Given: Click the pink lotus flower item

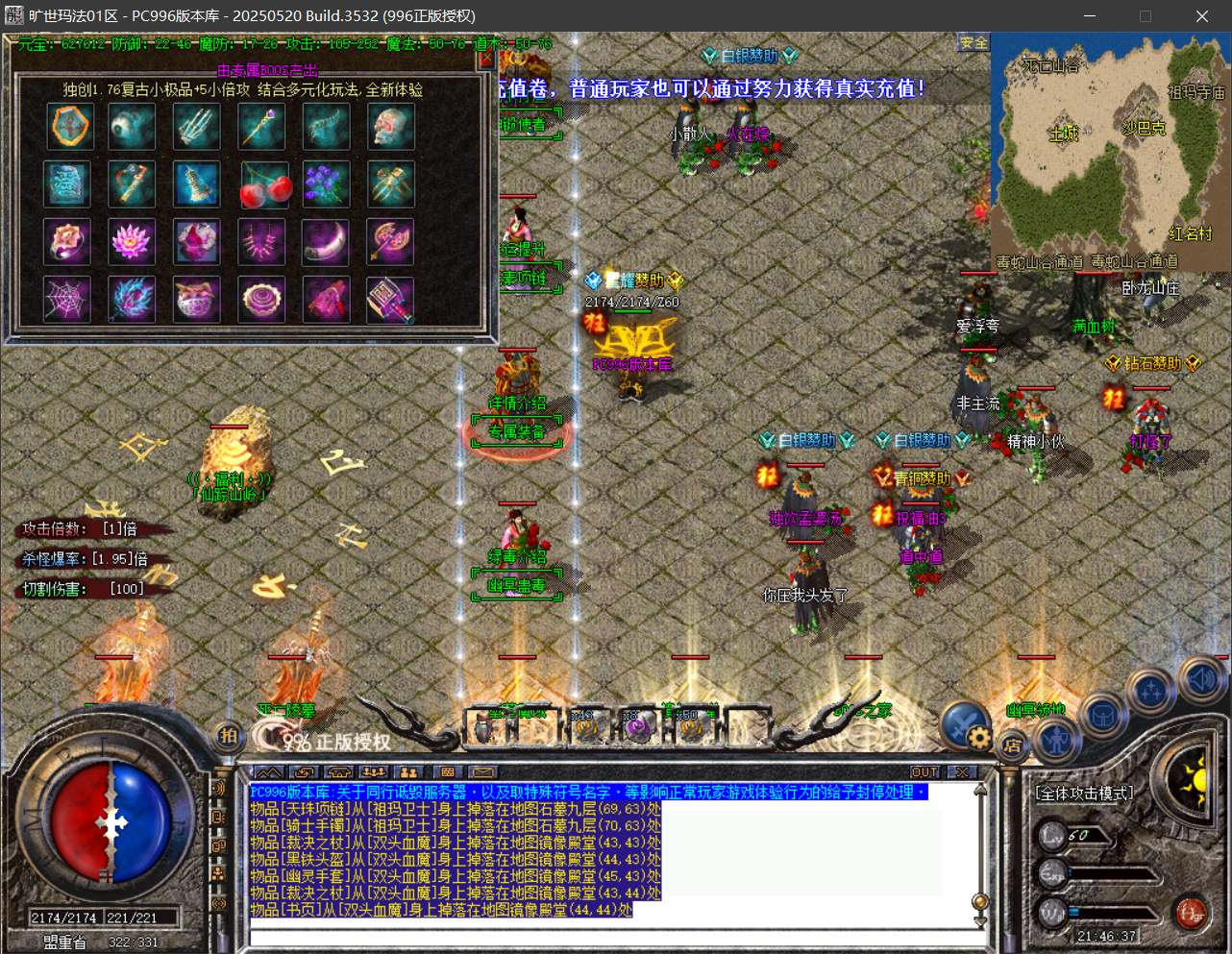Looking at the screenshot, I should (132, 242).
